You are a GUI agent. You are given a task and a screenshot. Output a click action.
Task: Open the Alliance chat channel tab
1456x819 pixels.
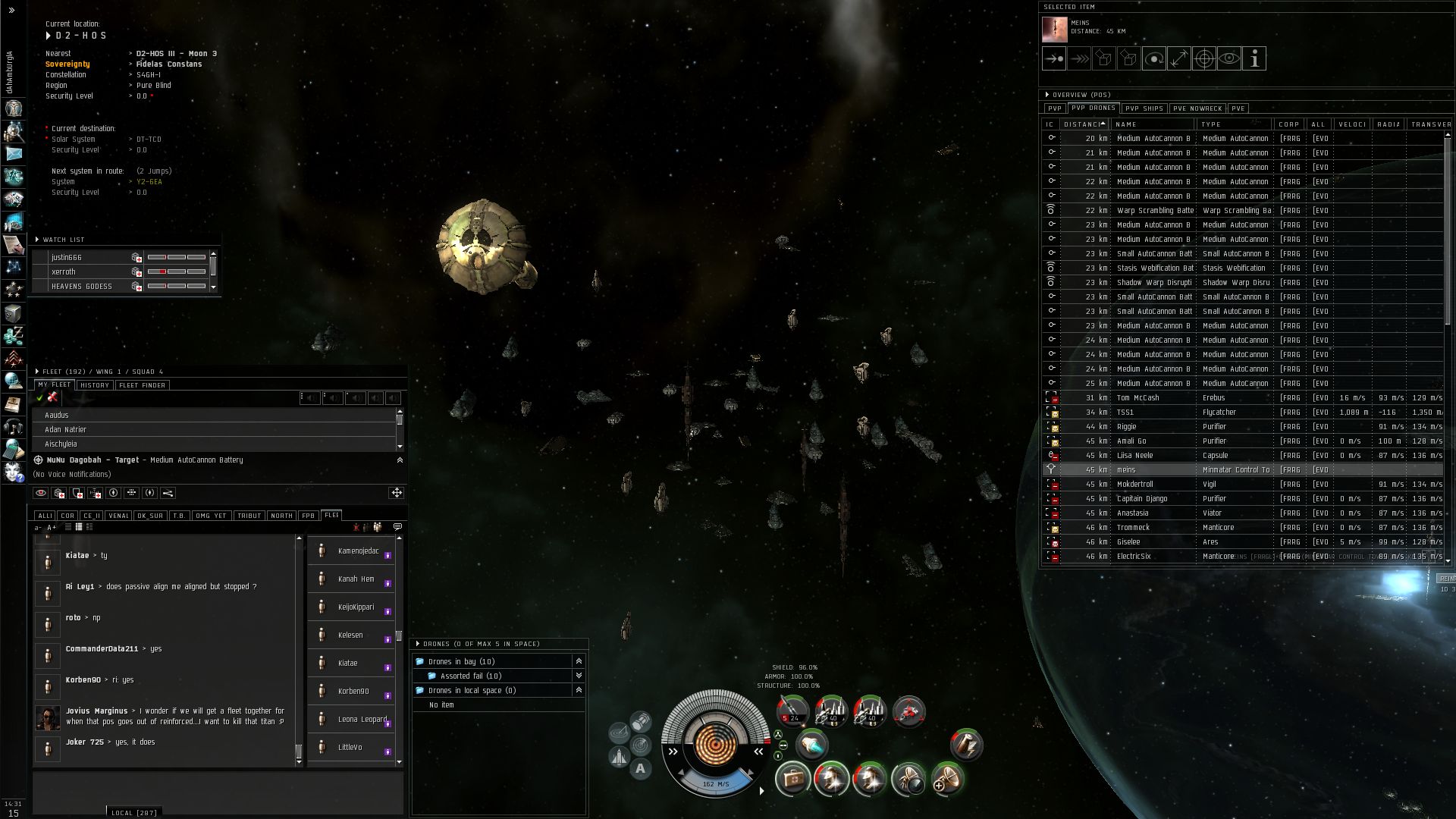coord(45,516)
